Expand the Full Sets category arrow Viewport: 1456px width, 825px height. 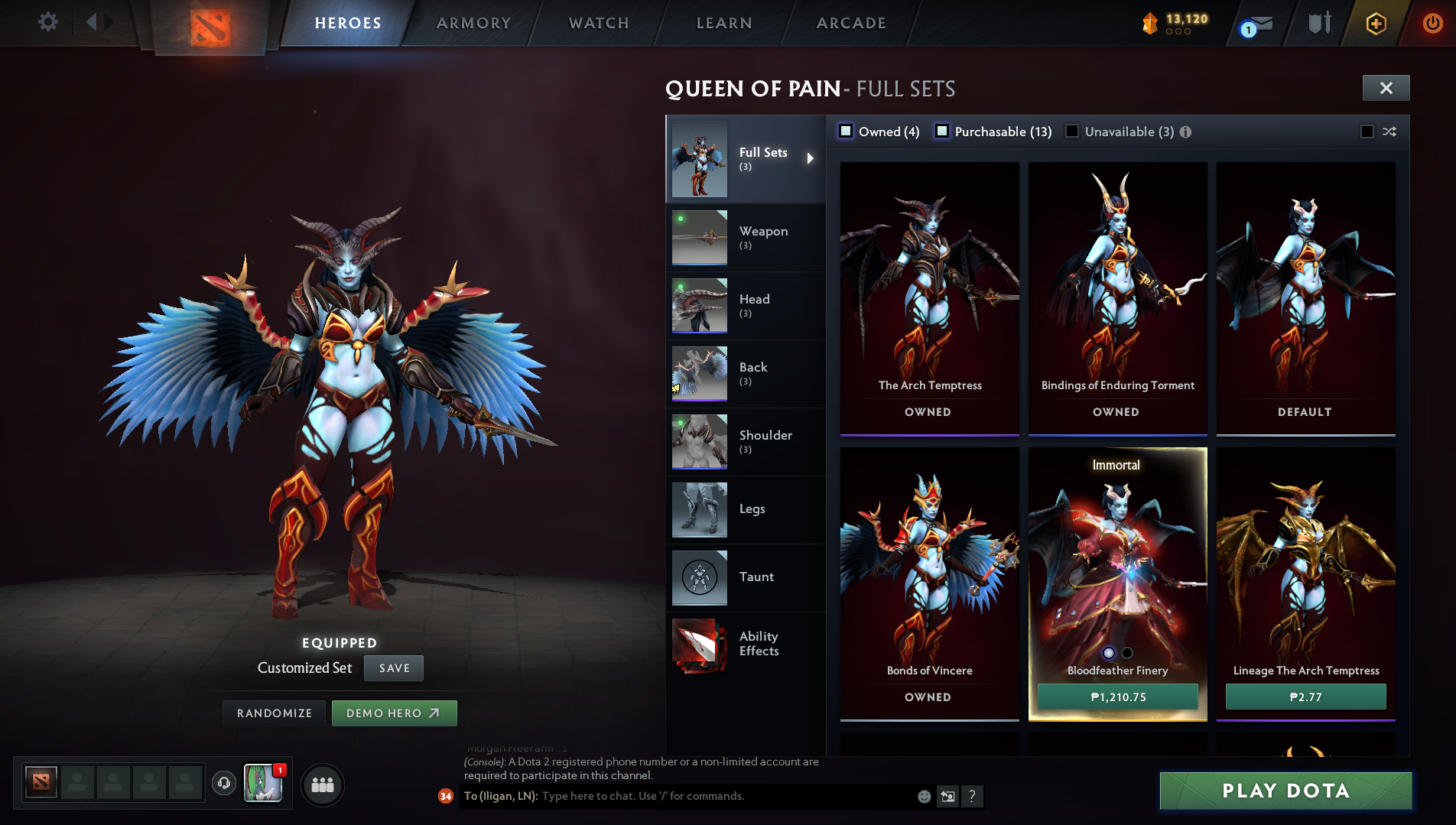click(x=811, y=158)
